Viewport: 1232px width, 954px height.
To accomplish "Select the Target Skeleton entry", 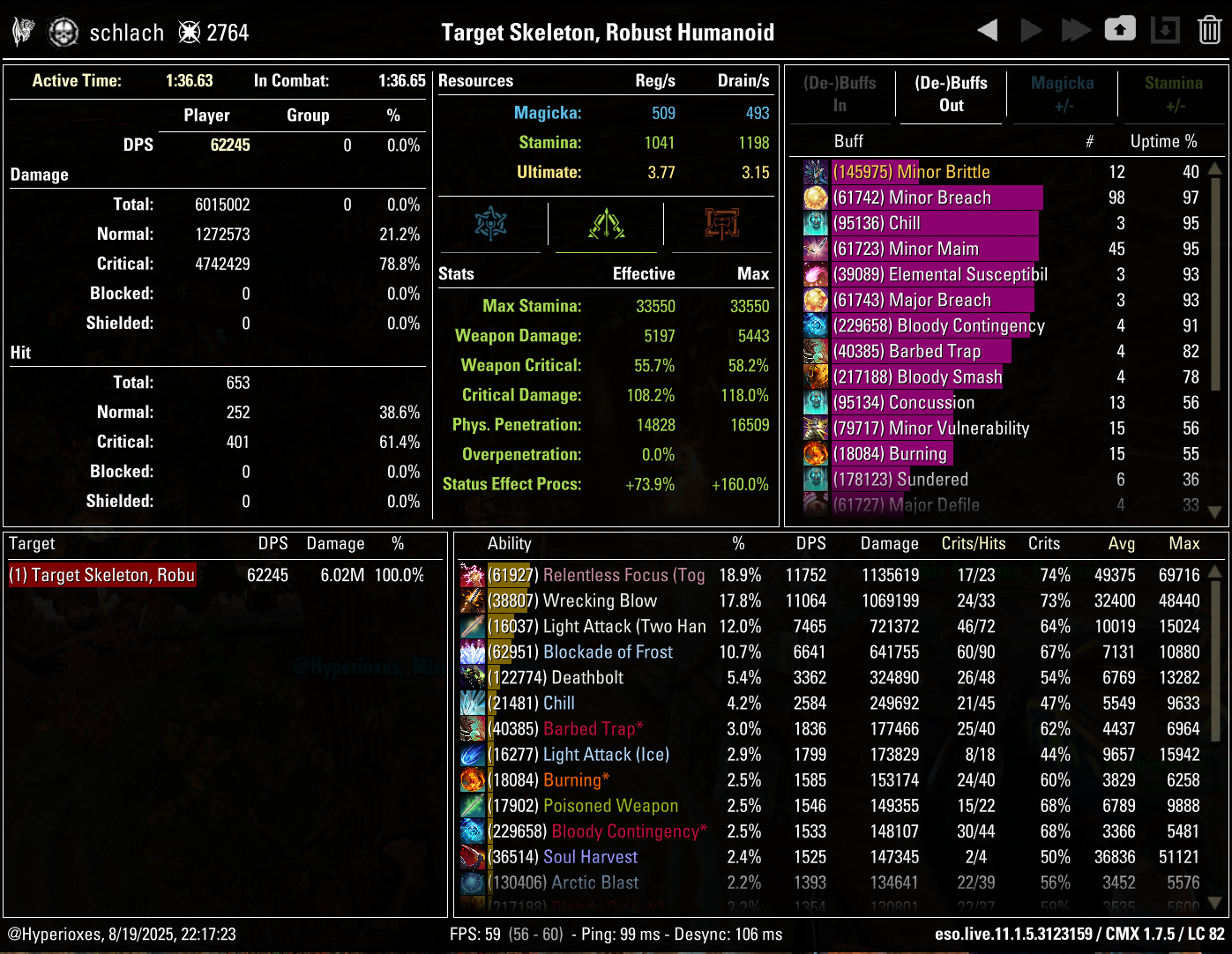I will click(x=101, y=575).
